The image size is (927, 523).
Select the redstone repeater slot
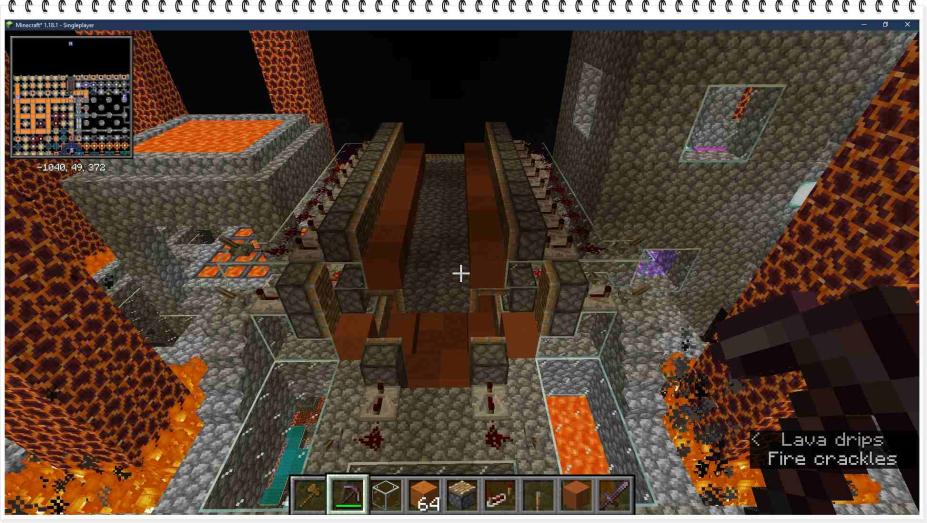click(500, 494)
